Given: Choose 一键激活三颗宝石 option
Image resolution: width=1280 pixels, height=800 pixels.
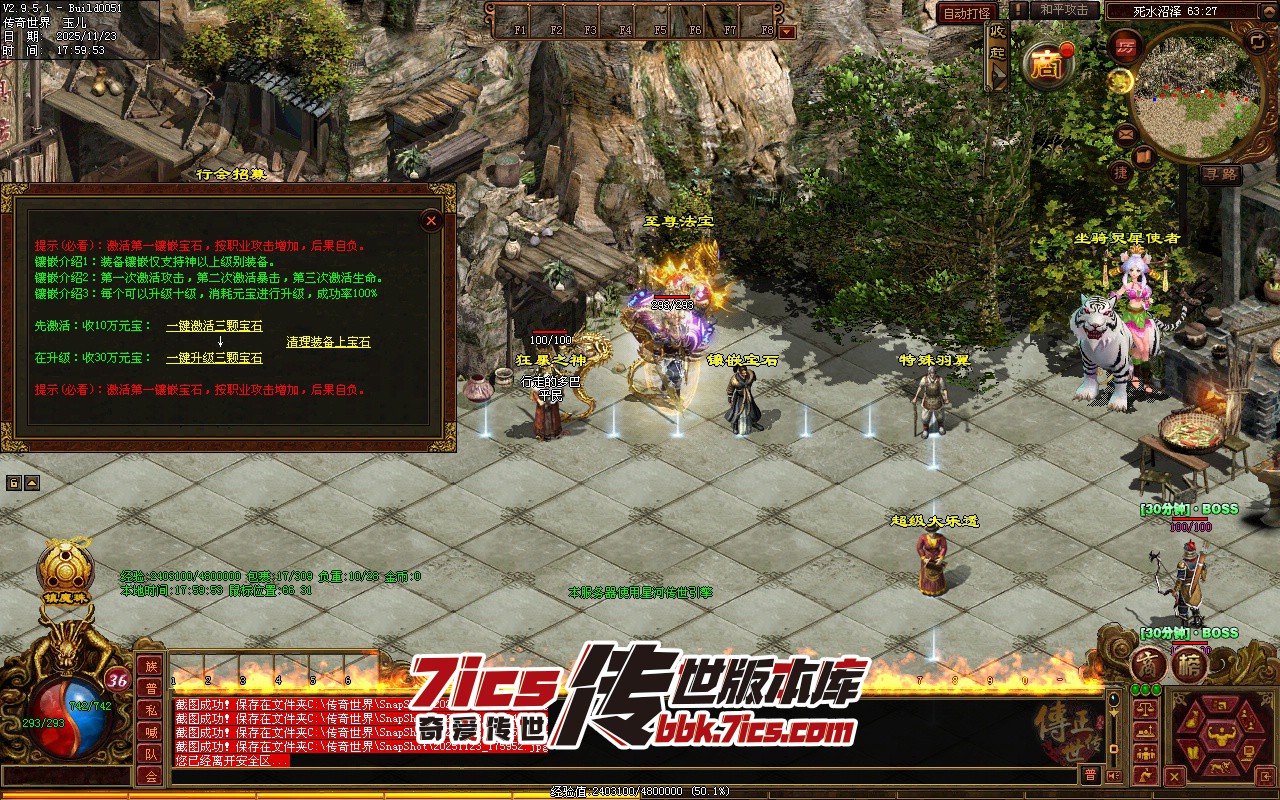Looking at the screenshot, I should click(x=214, y=326).
